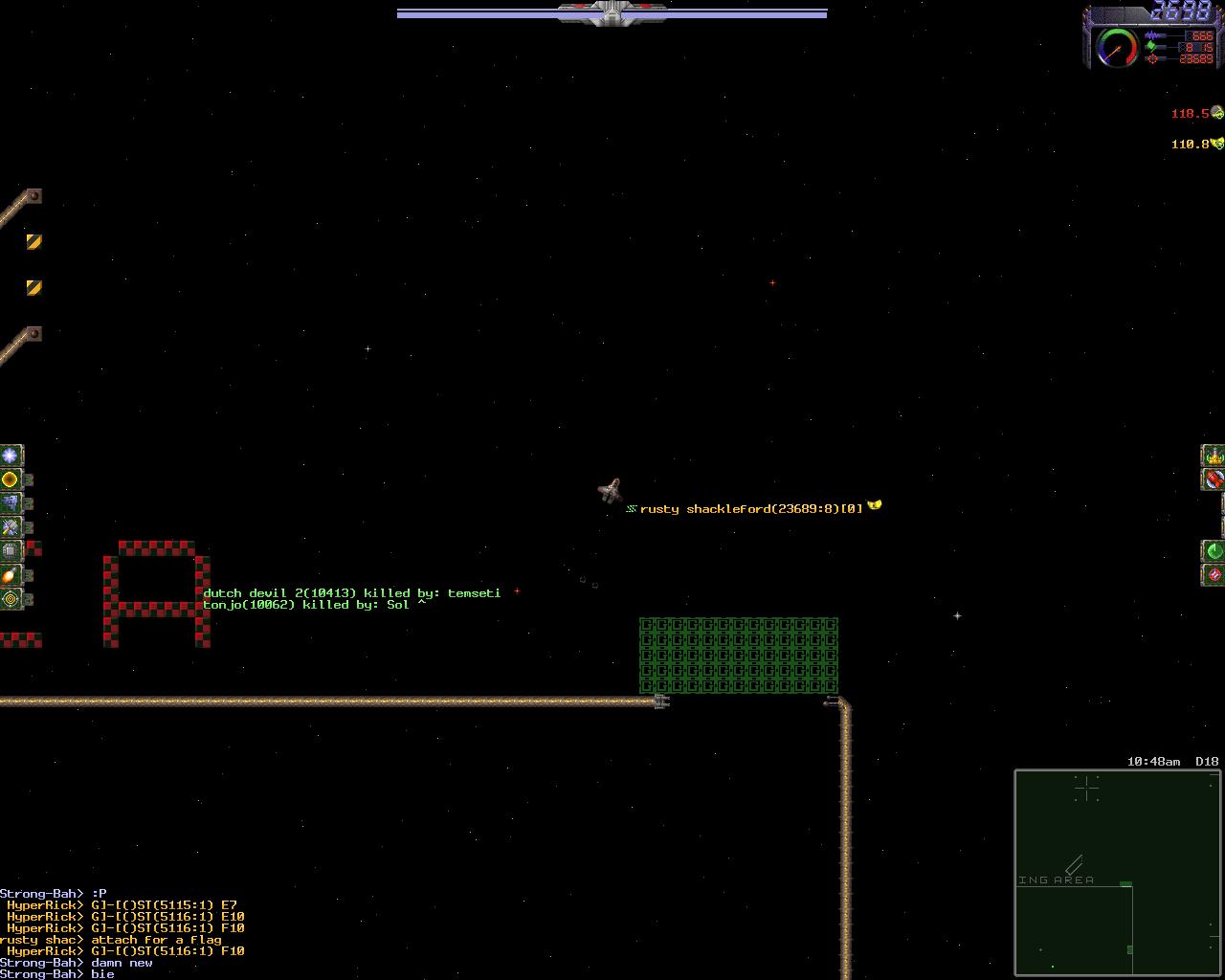
Task: Select the red bomb status icon
Action: (x=1214, y=479)
